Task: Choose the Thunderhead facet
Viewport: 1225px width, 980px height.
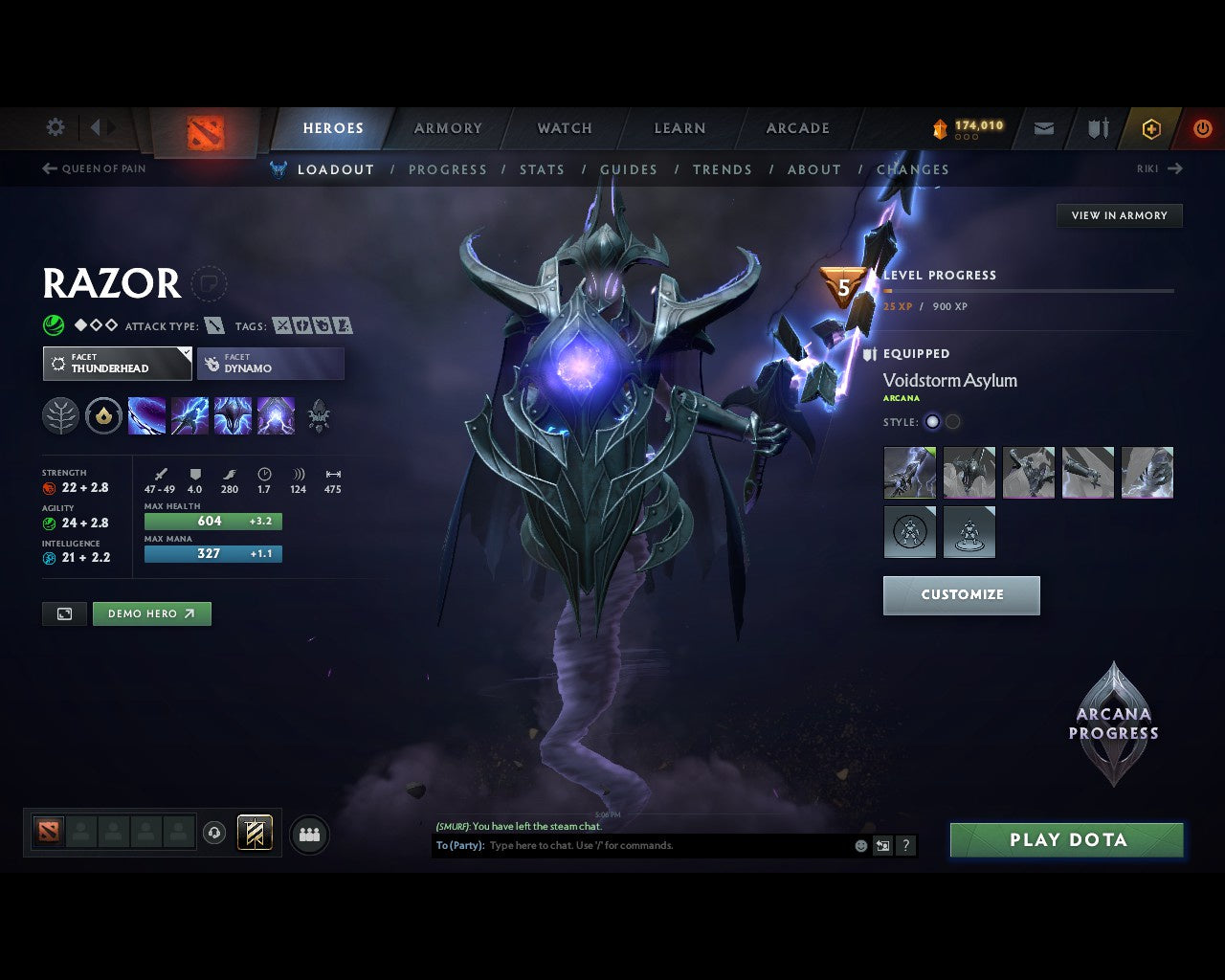Action: [x=117, y=364]
